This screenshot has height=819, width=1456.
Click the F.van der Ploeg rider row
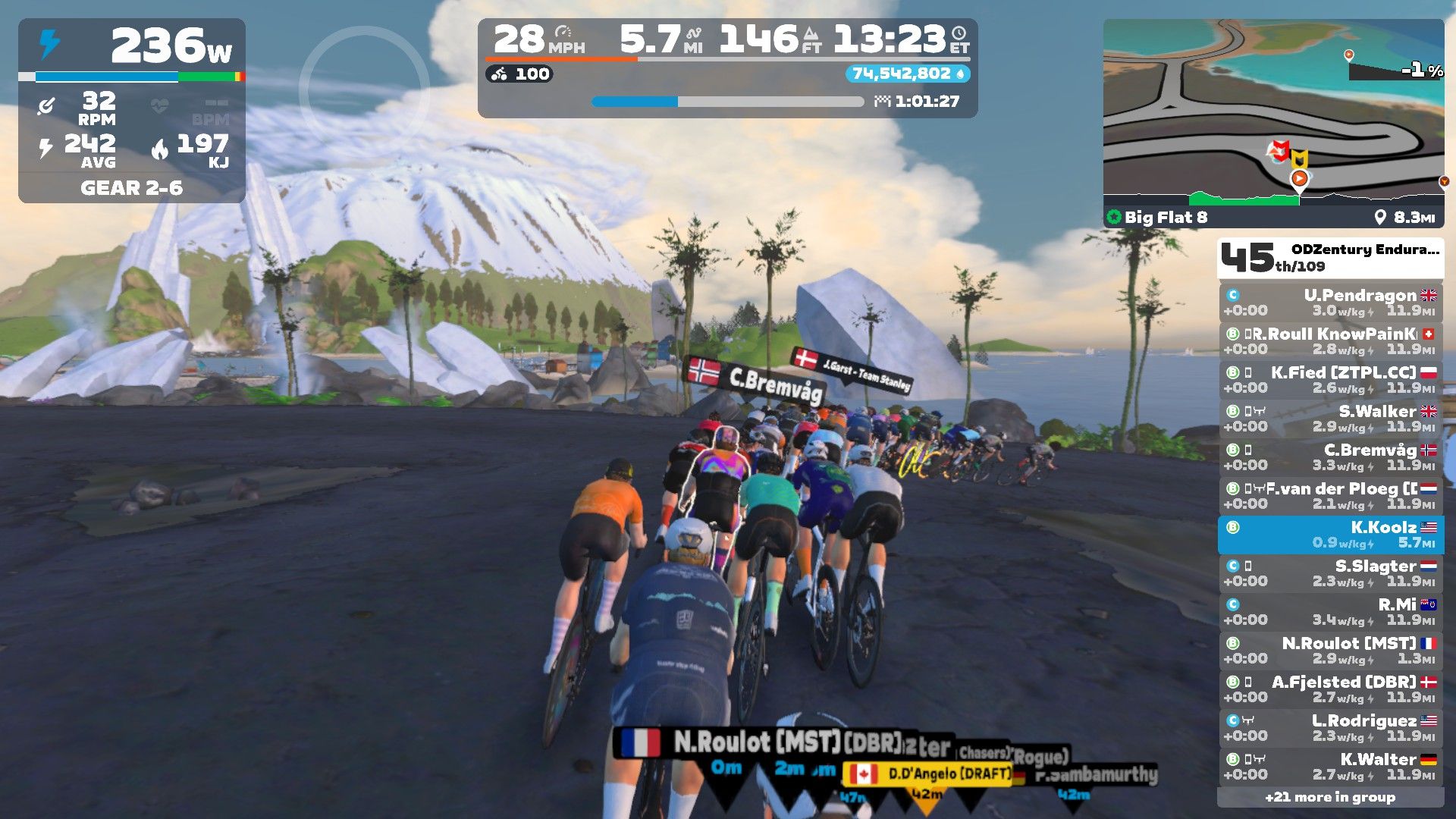click(1331, 496)
